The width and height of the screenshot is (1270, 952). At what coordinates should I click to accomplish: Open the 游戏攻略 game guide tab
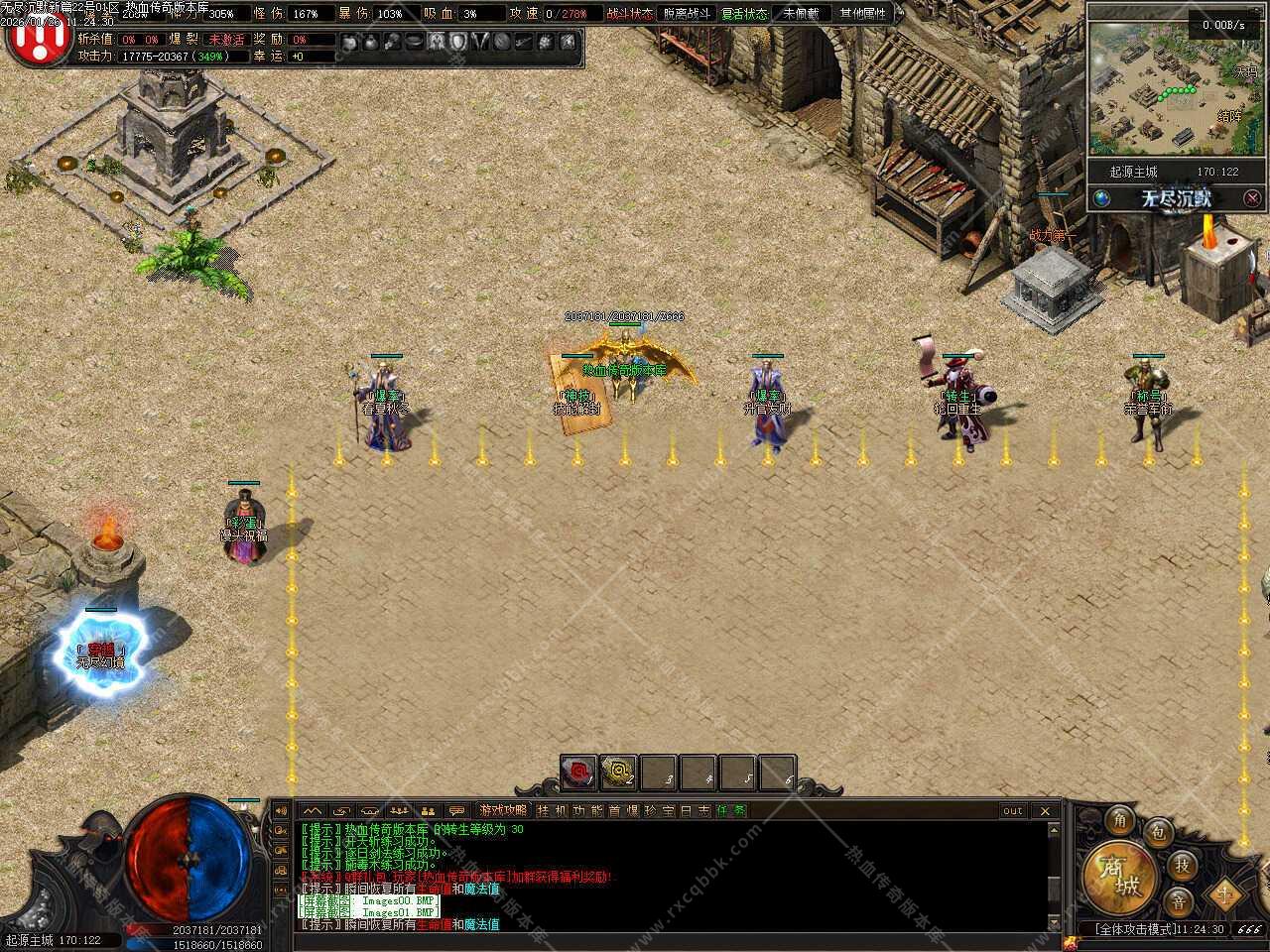point(503,810)
